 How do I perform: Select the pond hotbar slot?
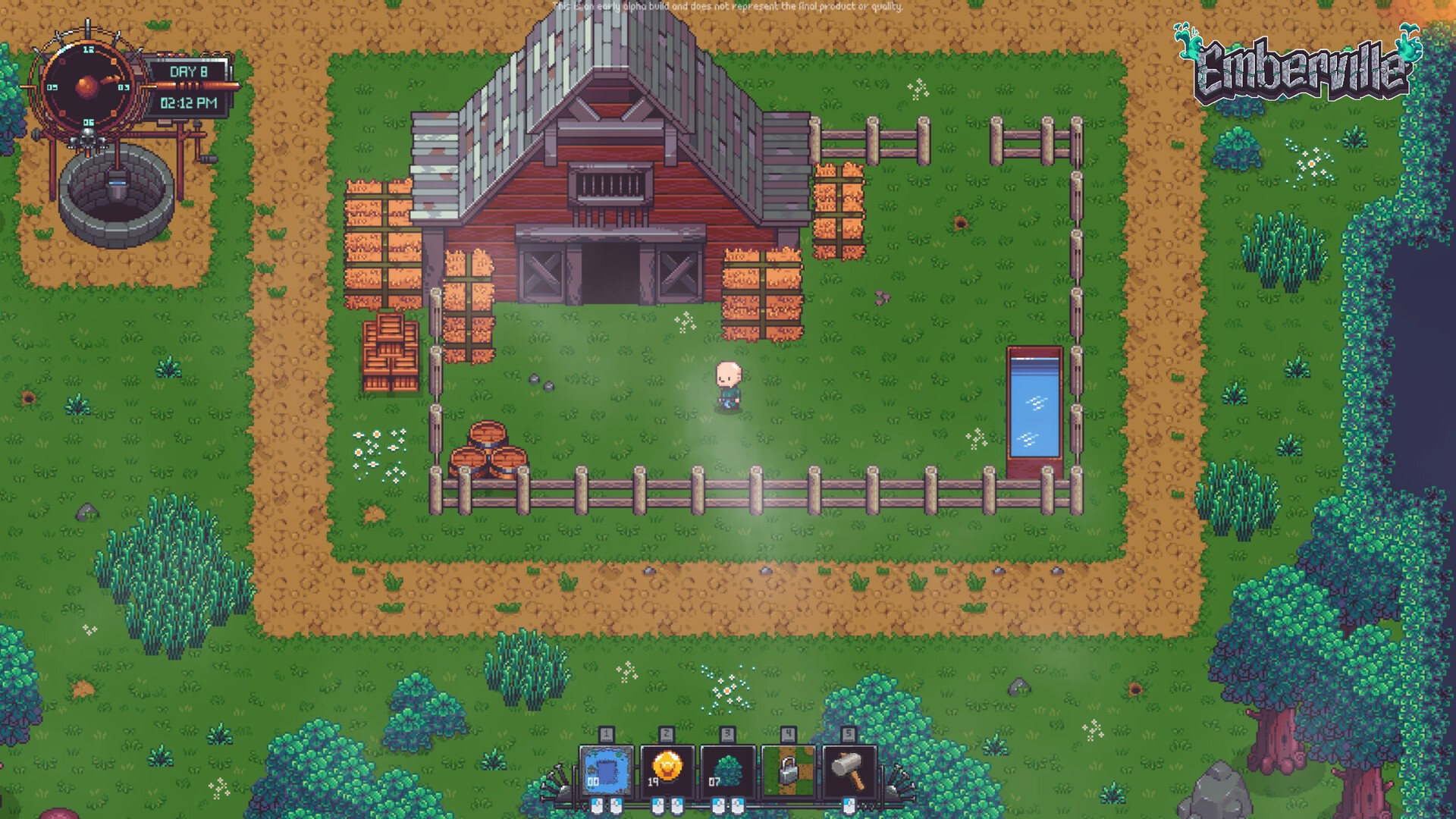(x=606, y=771)
